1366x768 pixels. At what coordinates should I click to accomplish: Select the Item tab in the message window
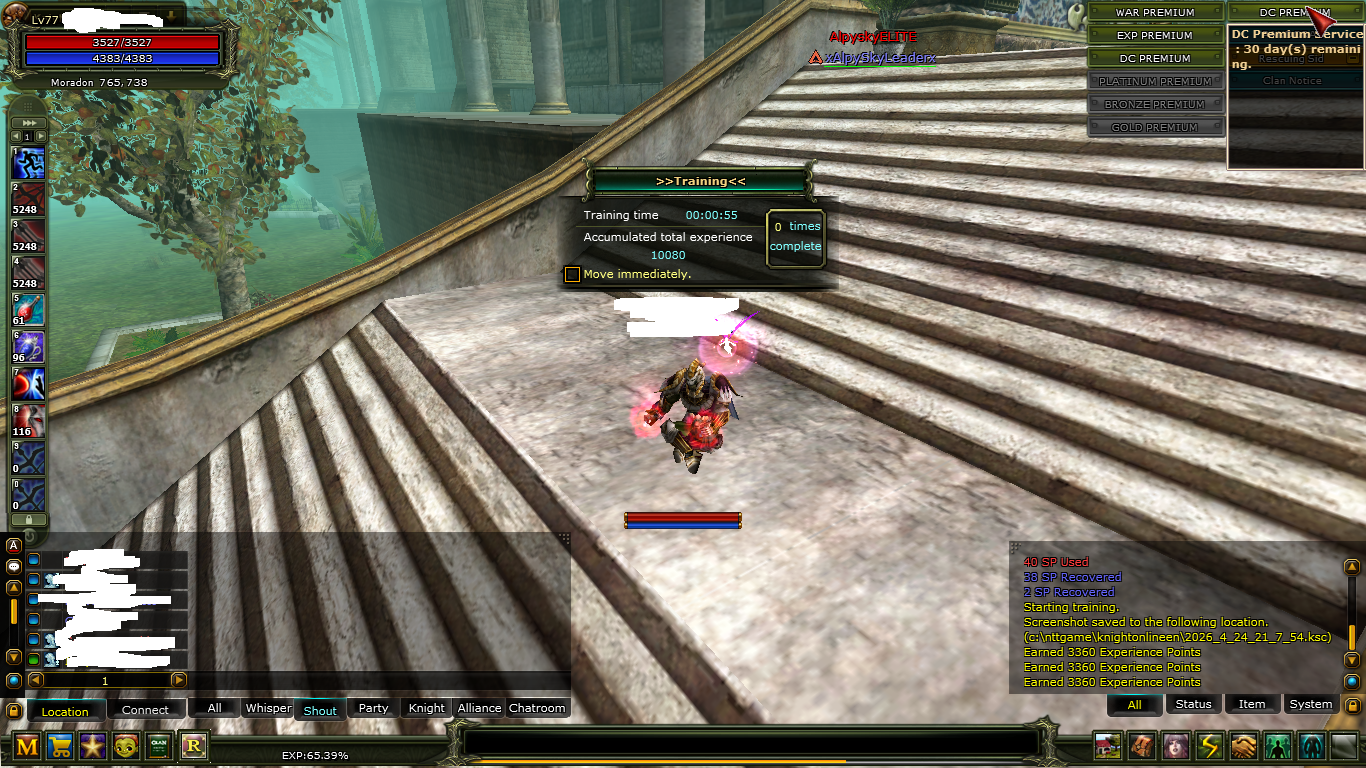[1252, 704]
